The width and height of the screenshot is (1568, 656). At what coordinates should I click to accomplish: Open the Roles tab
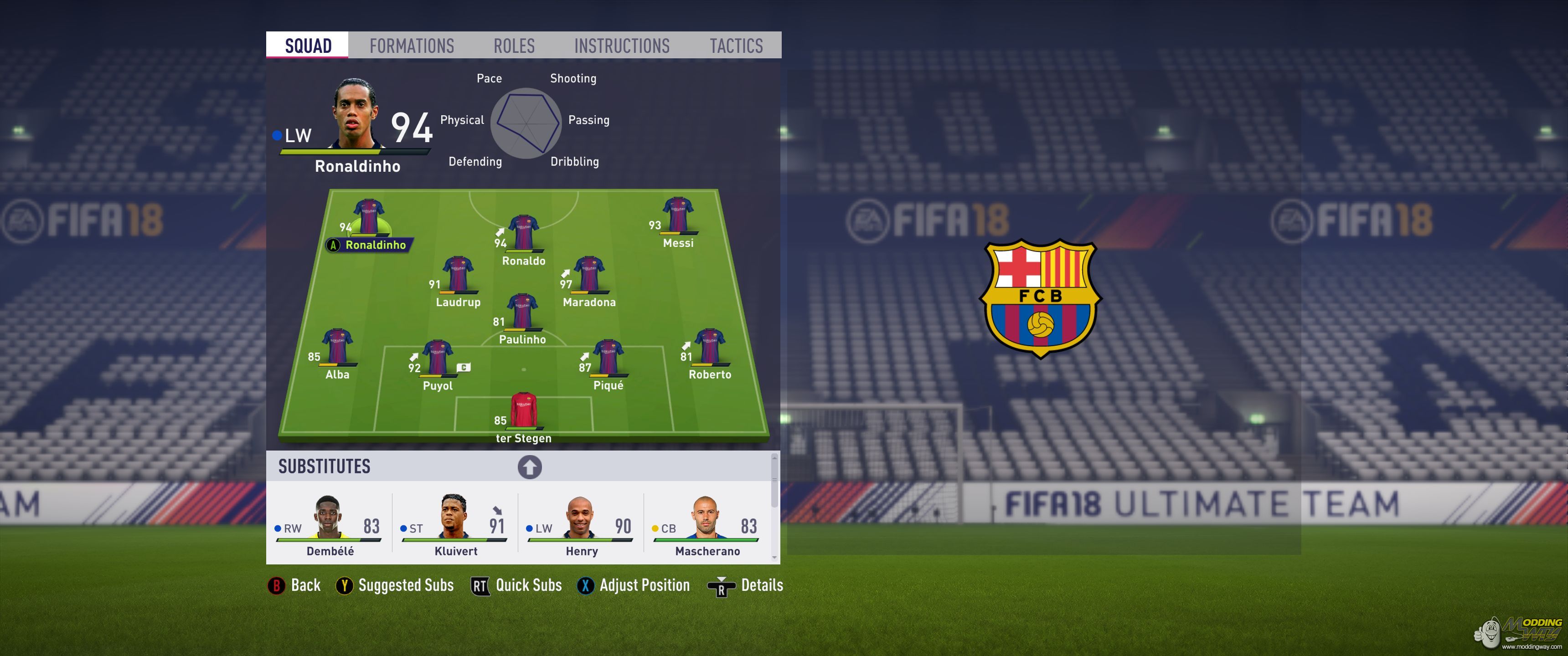coord(514,46)
